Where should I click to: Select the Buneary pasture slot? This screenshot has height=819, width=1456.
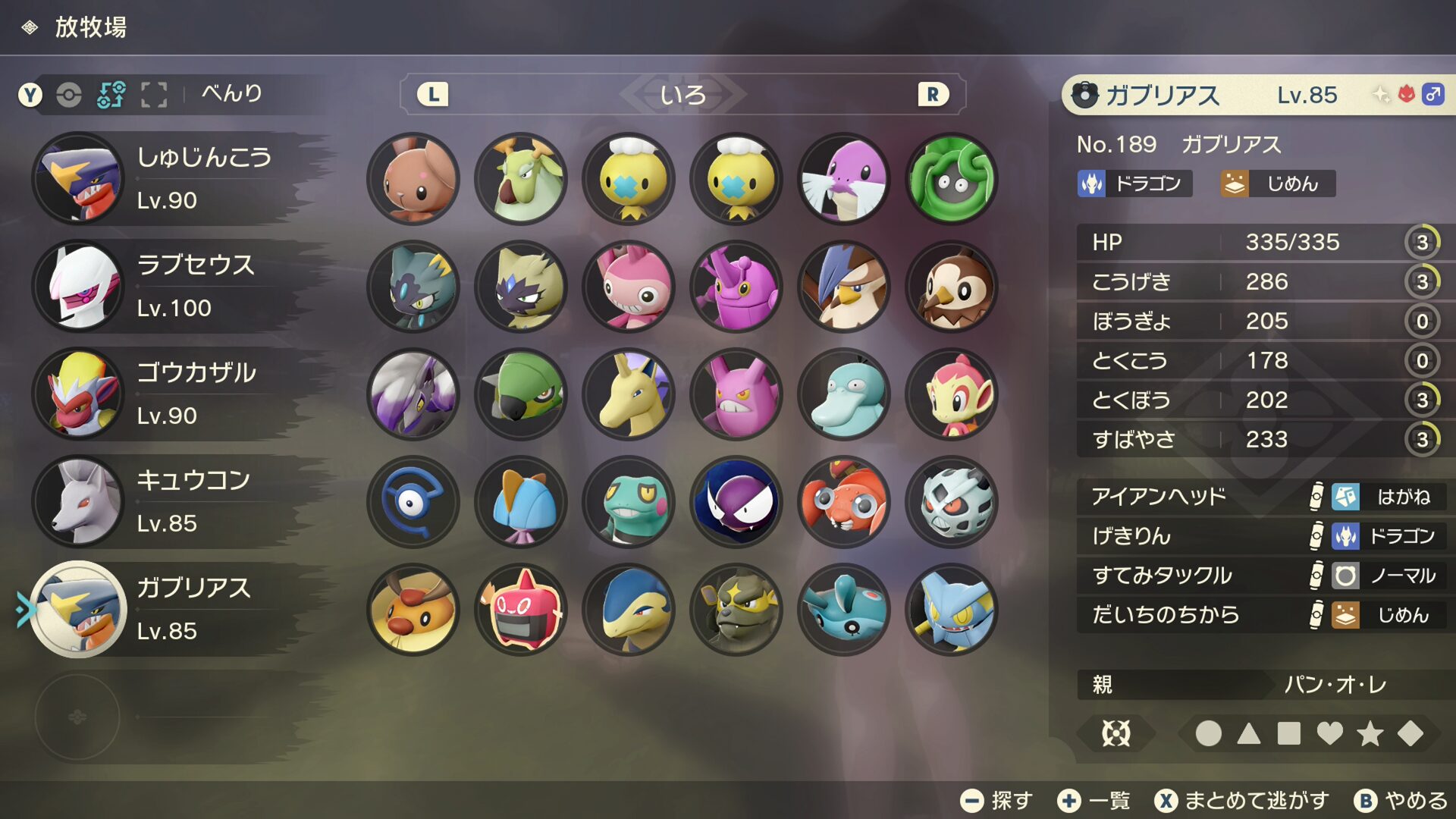(x=413, y=179)
